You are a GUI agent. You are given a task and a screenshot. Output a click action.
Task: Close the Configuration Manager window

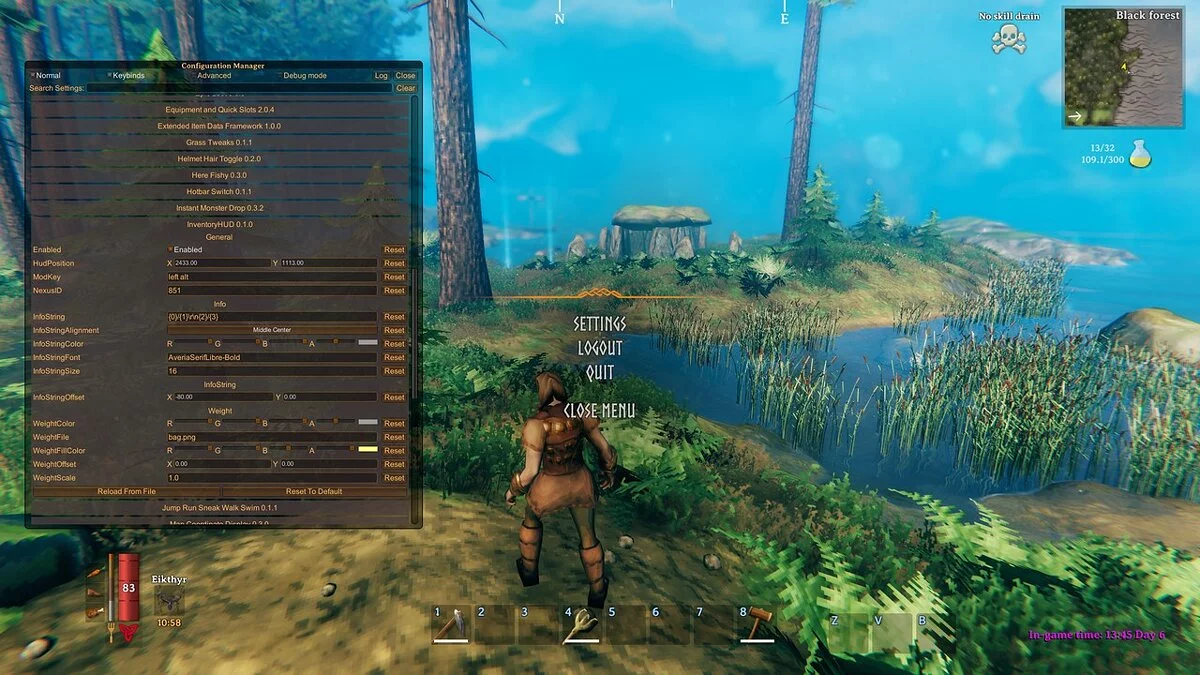(405, 76)
